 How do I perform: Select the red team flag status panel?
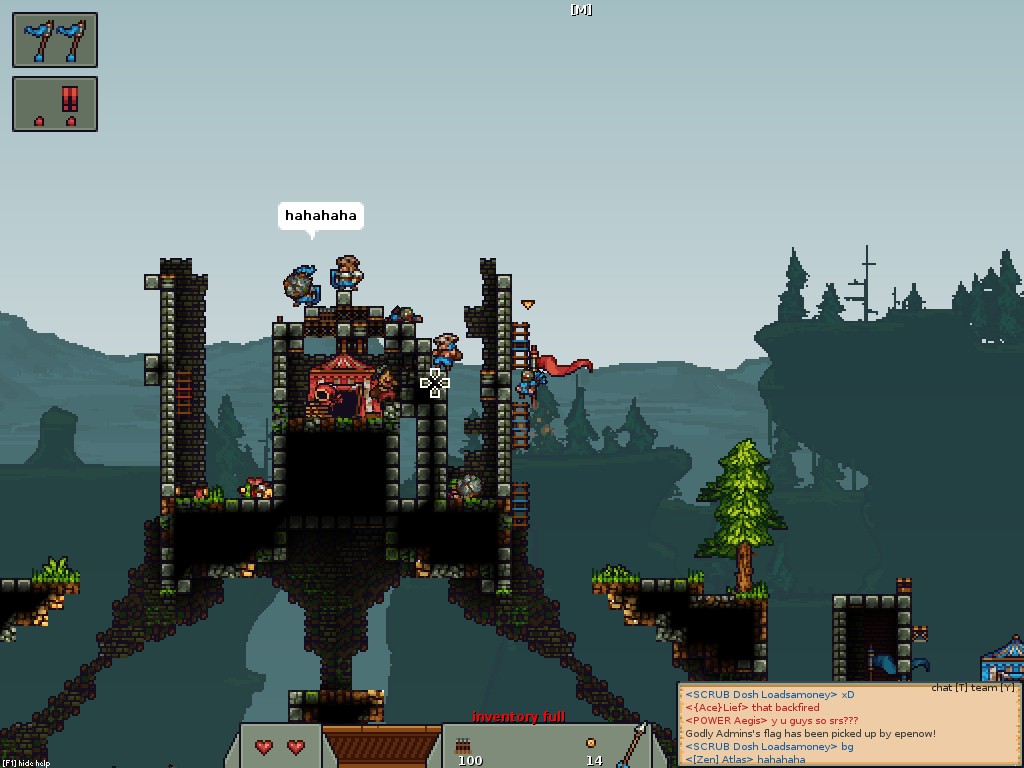click(x=55, y=104)
